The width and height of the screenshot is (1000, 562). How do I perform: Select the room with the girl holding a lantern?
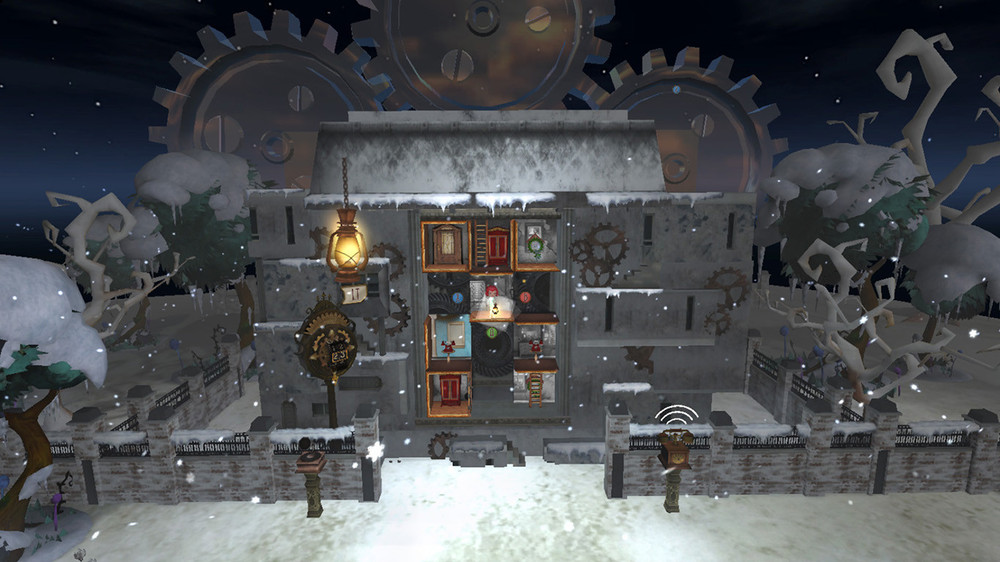point(491,298)
